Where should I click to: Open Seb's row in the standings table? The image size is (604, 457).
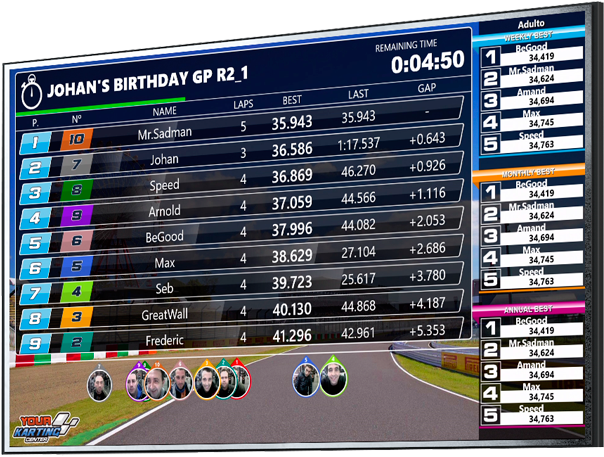(165, 289)
